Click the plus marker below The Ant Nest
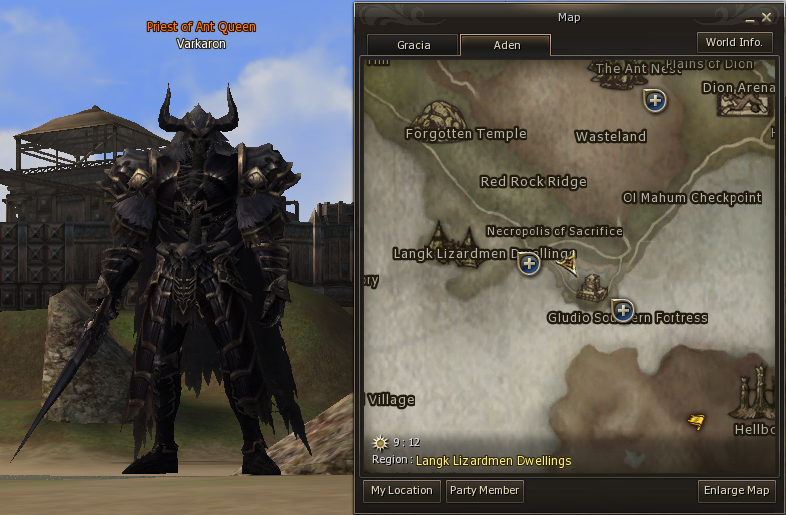 click(x=655, y=101)
